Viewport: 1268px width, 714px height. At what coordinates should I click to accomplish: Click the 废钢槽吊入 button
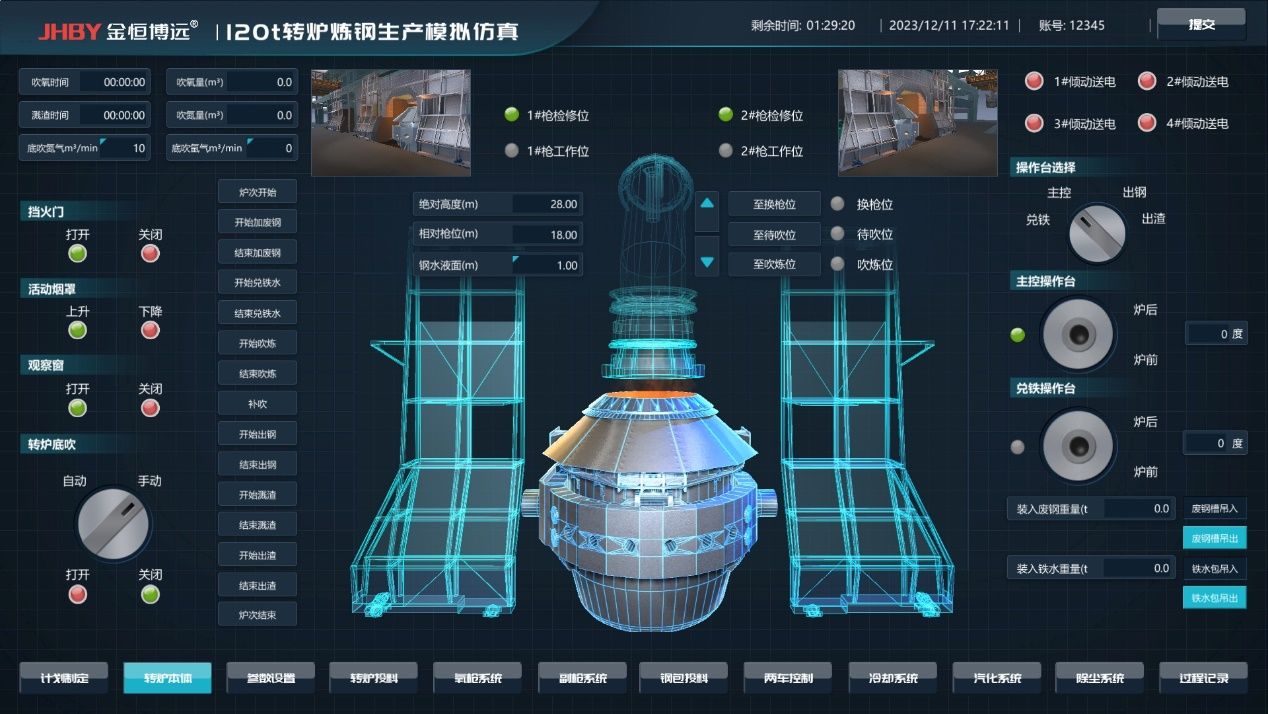(1215, 508)
